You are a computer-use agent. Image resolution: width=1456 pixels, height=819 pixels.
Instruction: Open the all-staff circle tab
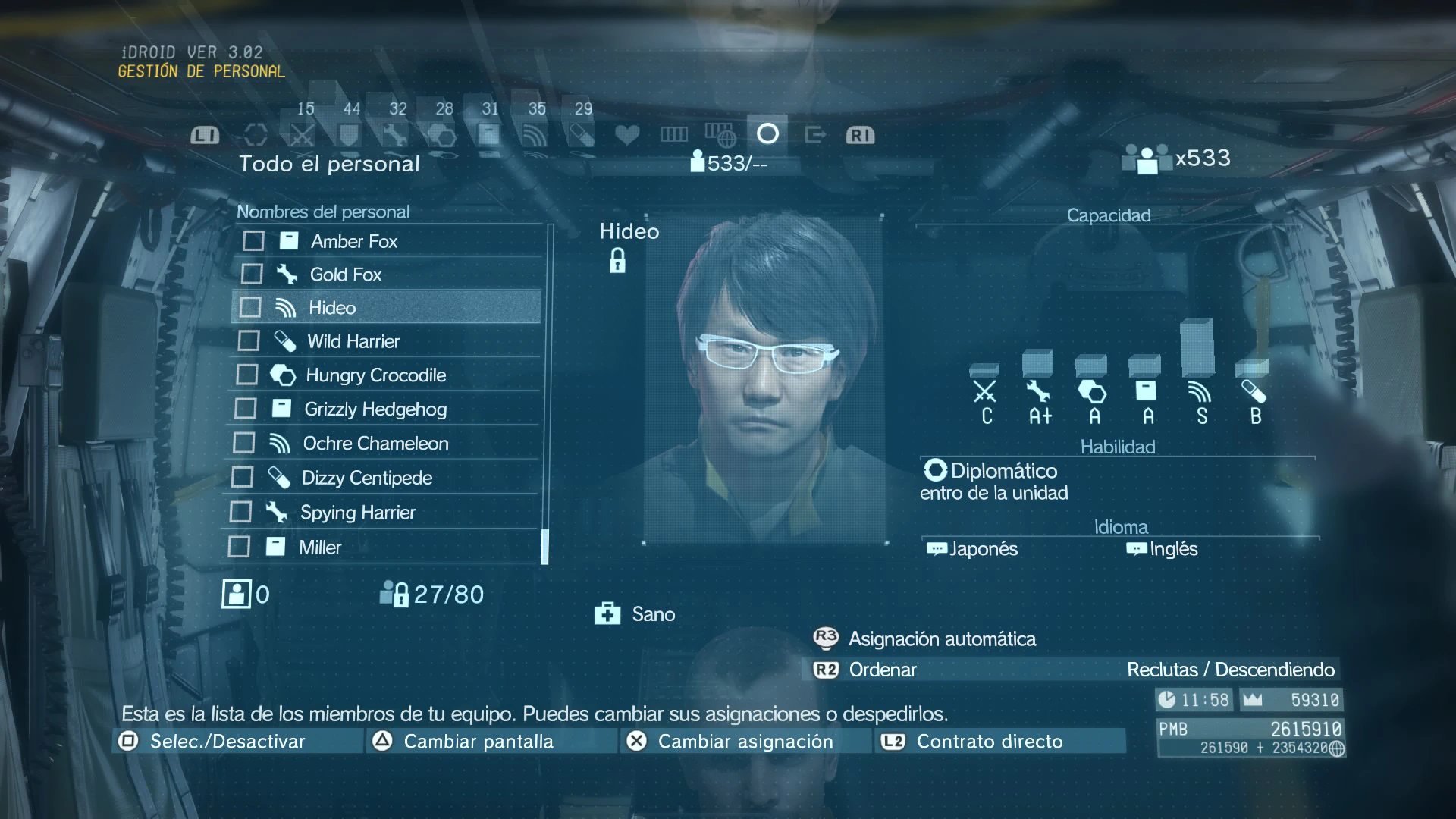767,134
